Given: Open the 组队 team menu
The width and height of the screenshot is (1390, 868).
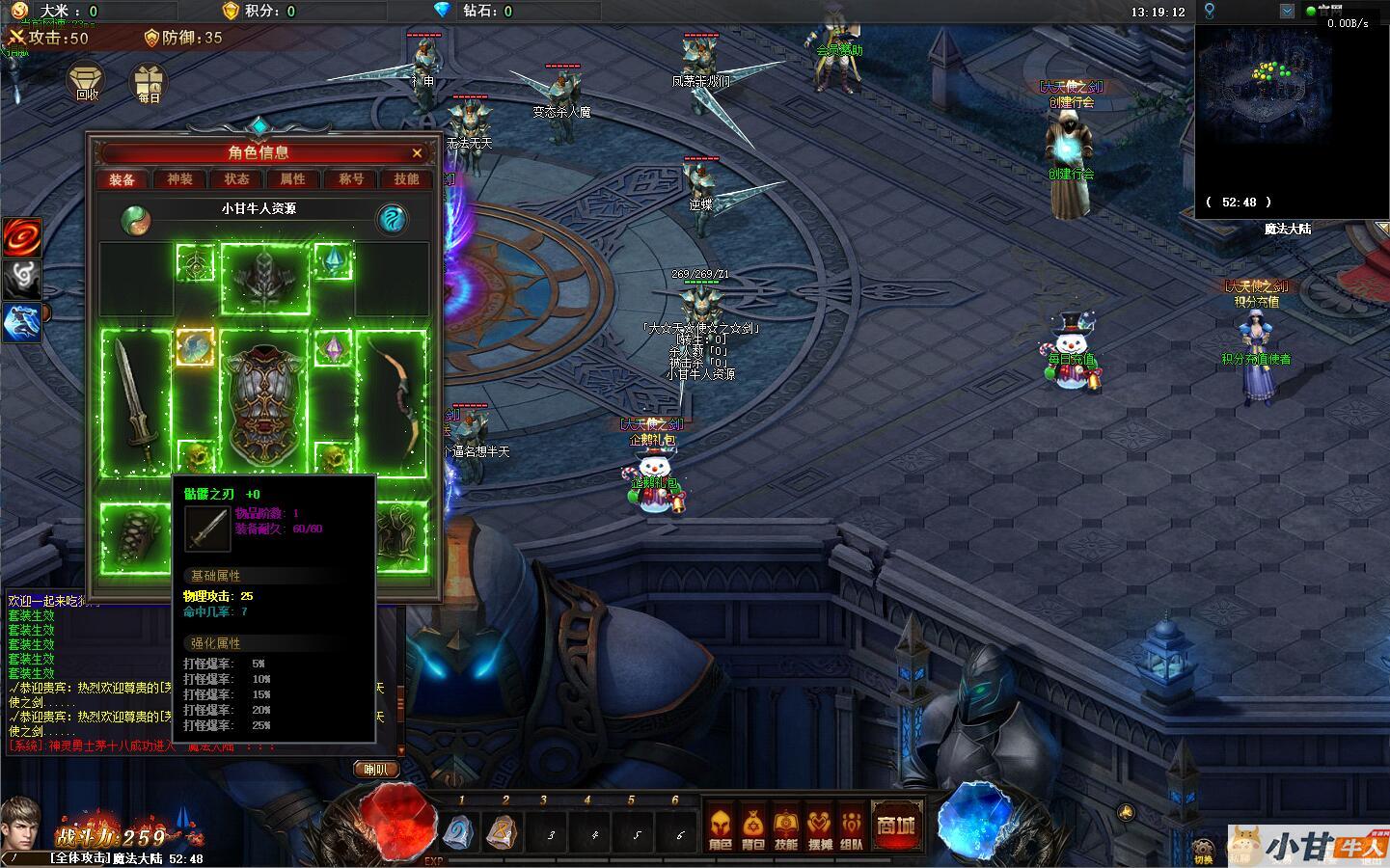Looking at the screenshot, I should 852,828.
